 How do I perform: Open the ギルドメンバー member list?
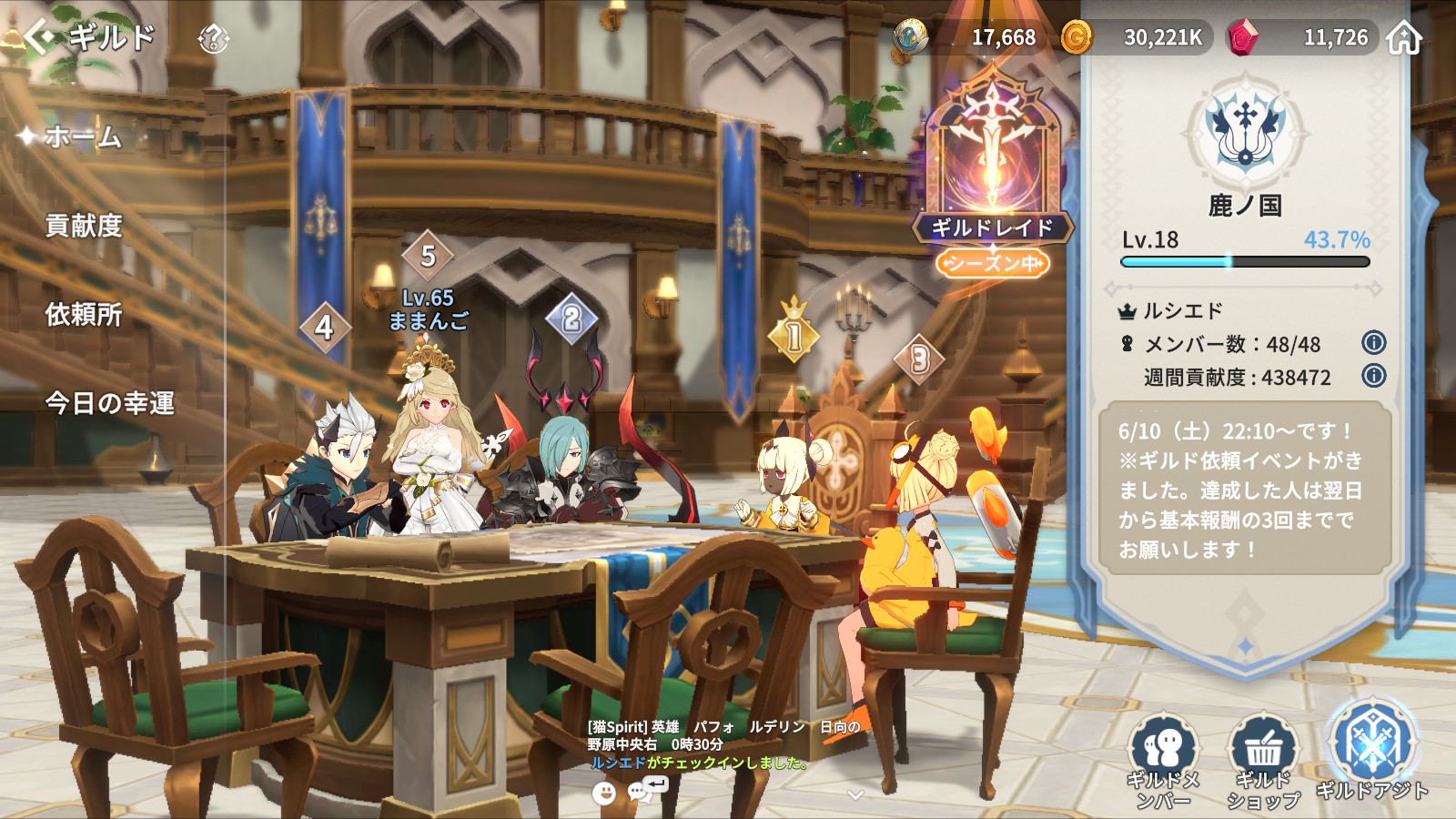tap(1164, 762)
